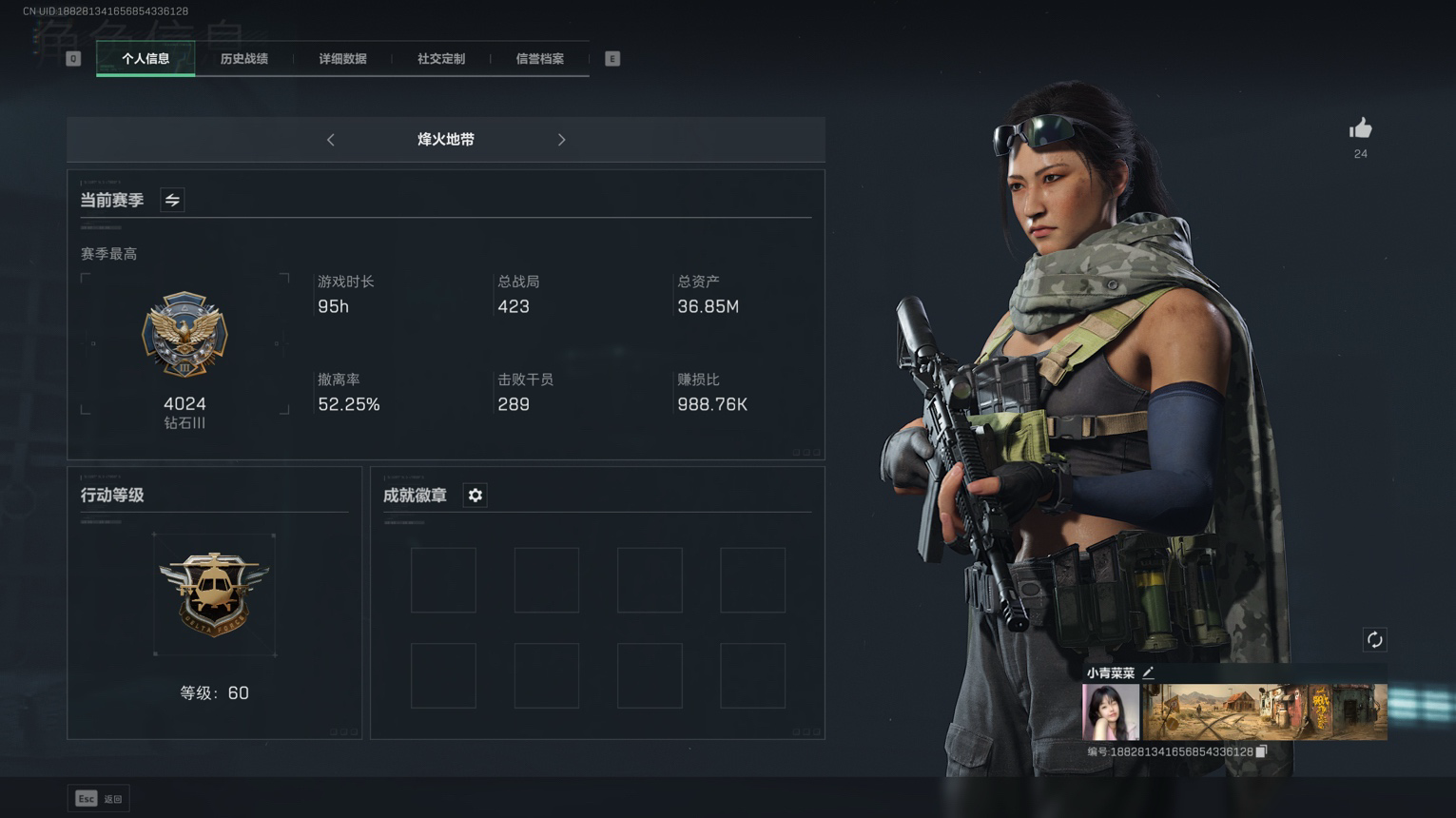The height and width of the screenshot is (818, 1456).
Task: Open achievement badge settings gear
Action: (475, 496)
